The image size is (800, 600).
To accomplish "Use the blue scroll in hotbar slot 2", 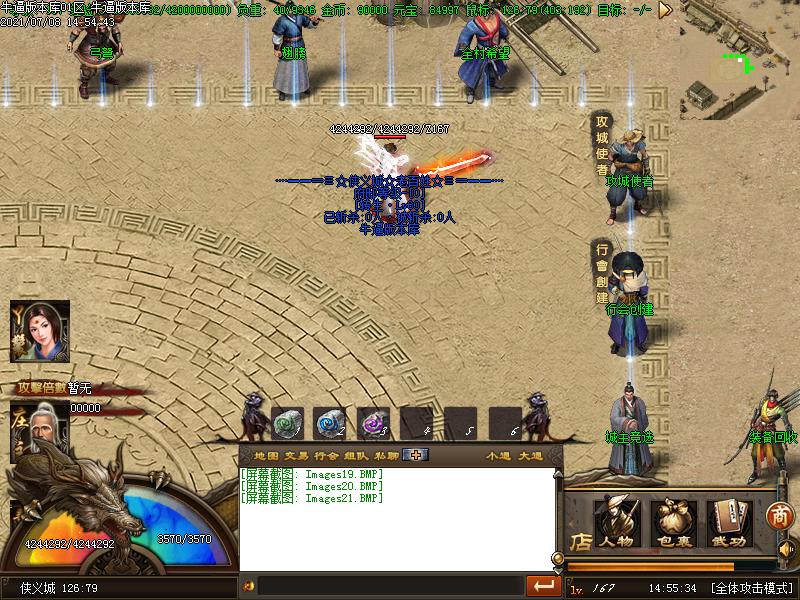I will 329,423.
